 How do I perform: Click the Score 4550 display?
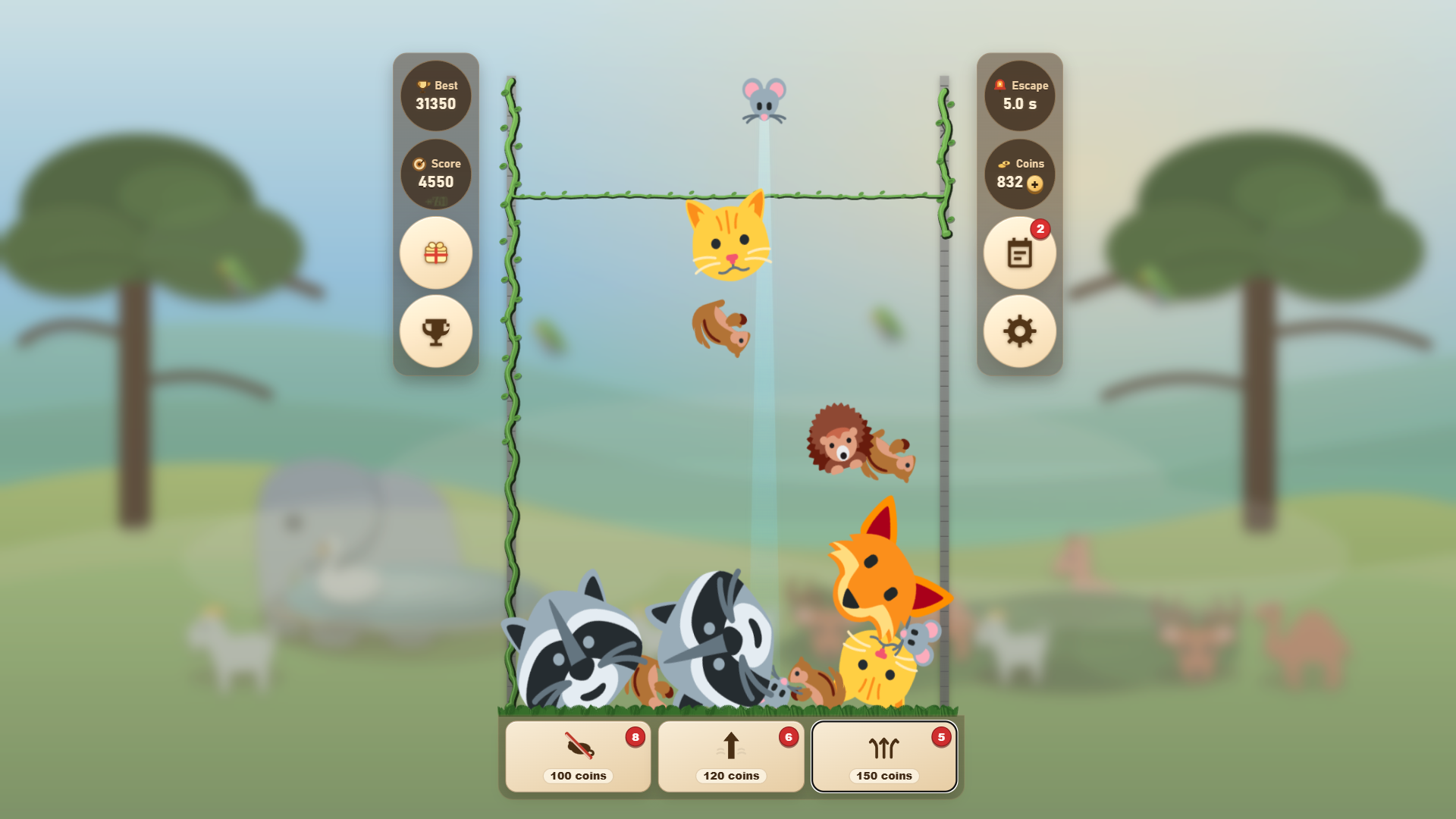[436, 174]
